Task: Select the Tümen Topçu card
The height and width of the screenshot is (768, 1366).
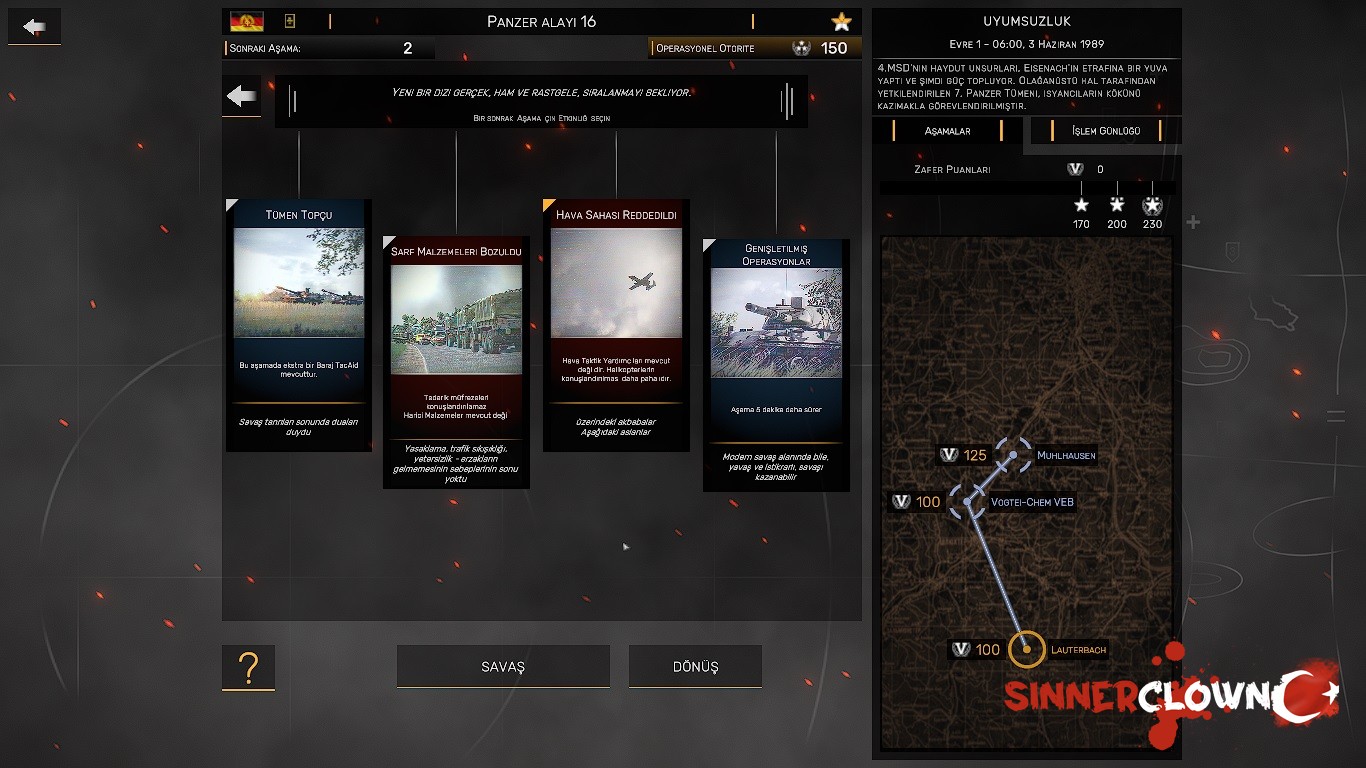Action: coord(299,325)
